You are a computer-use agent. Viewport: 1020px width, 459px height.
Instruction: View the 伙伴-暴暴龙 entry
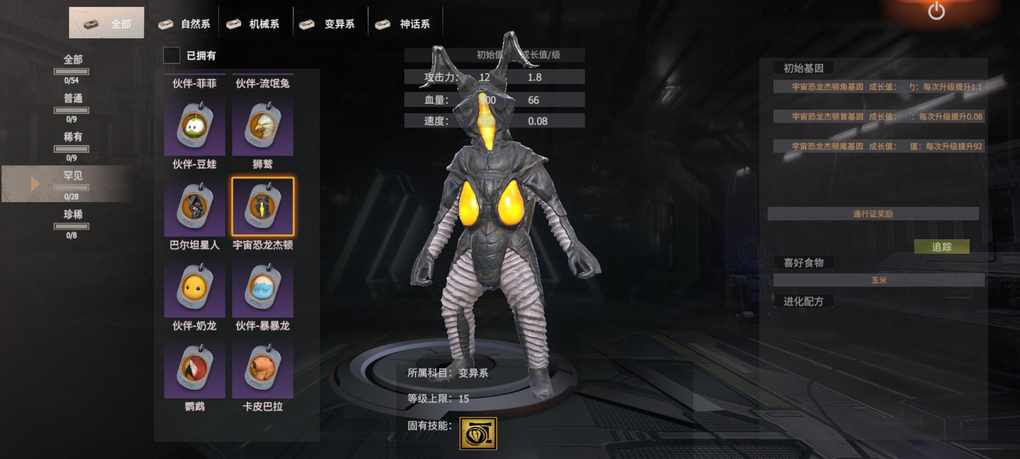[x=262, y=289]
